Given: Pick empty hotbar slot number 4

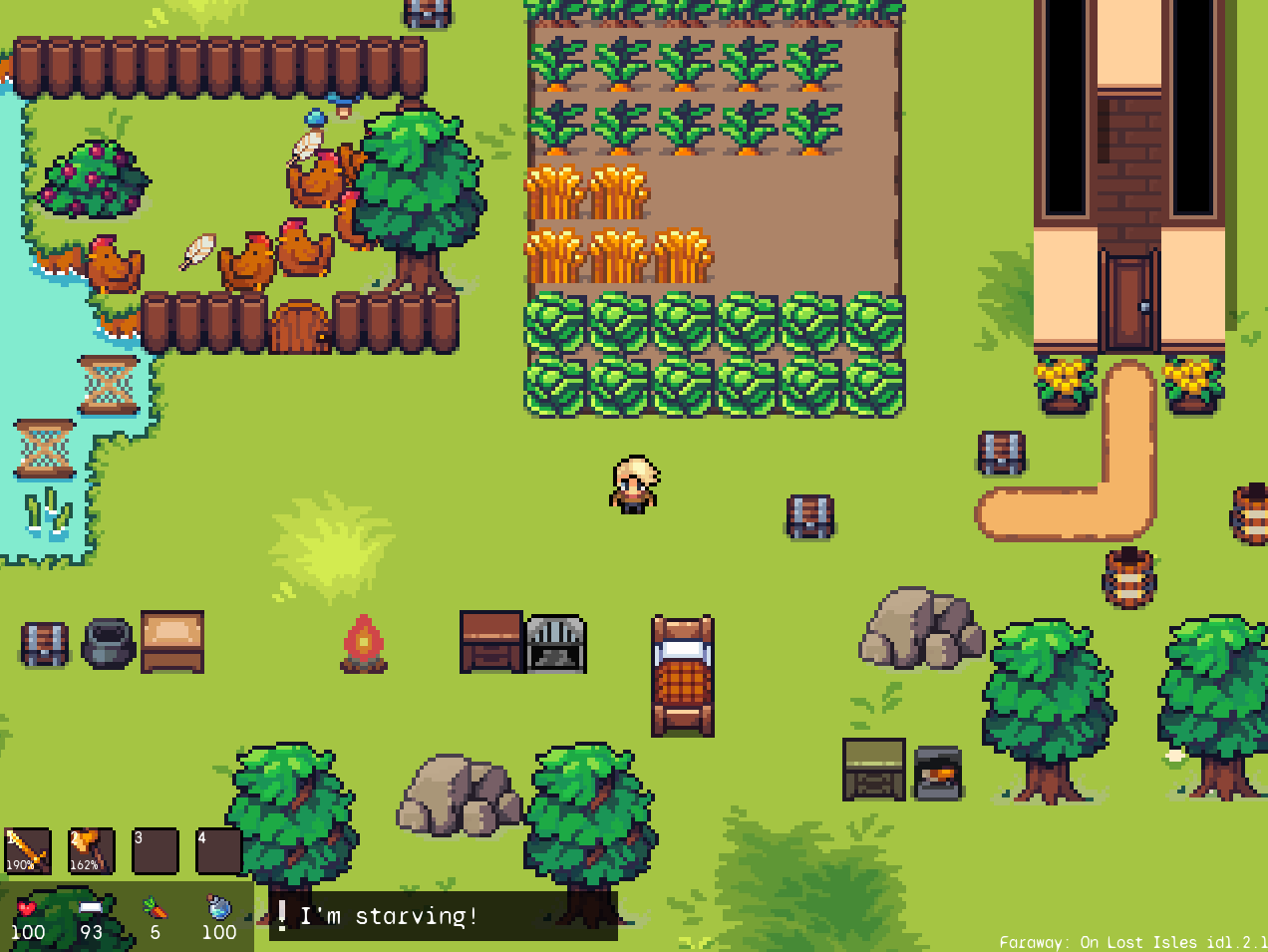Looking at the screenshot, I should (218, 850).
